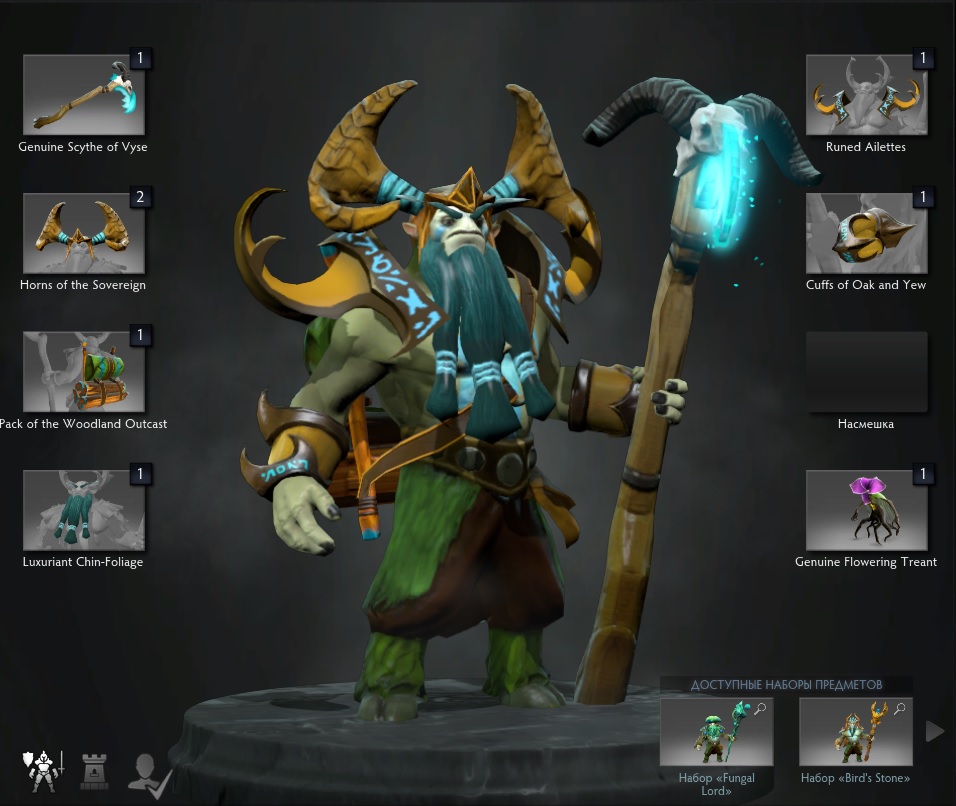
Task: Choose the Pack of the Woodland Outcast slot
Action: (84, 372)
